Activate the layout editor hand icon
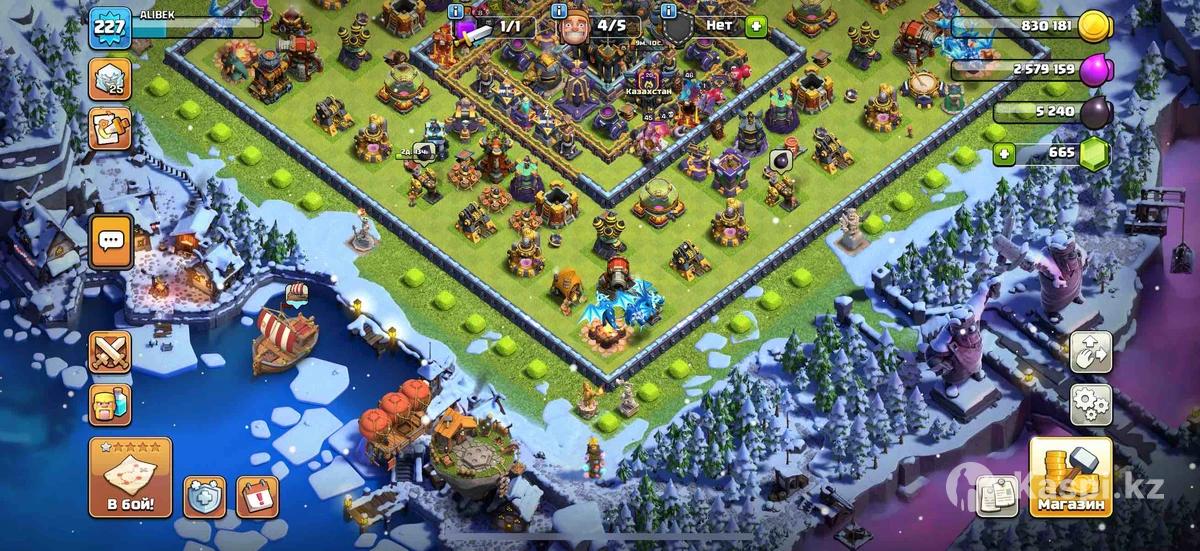Viewport: 1200px width, 551px height. coord(1091,352)
